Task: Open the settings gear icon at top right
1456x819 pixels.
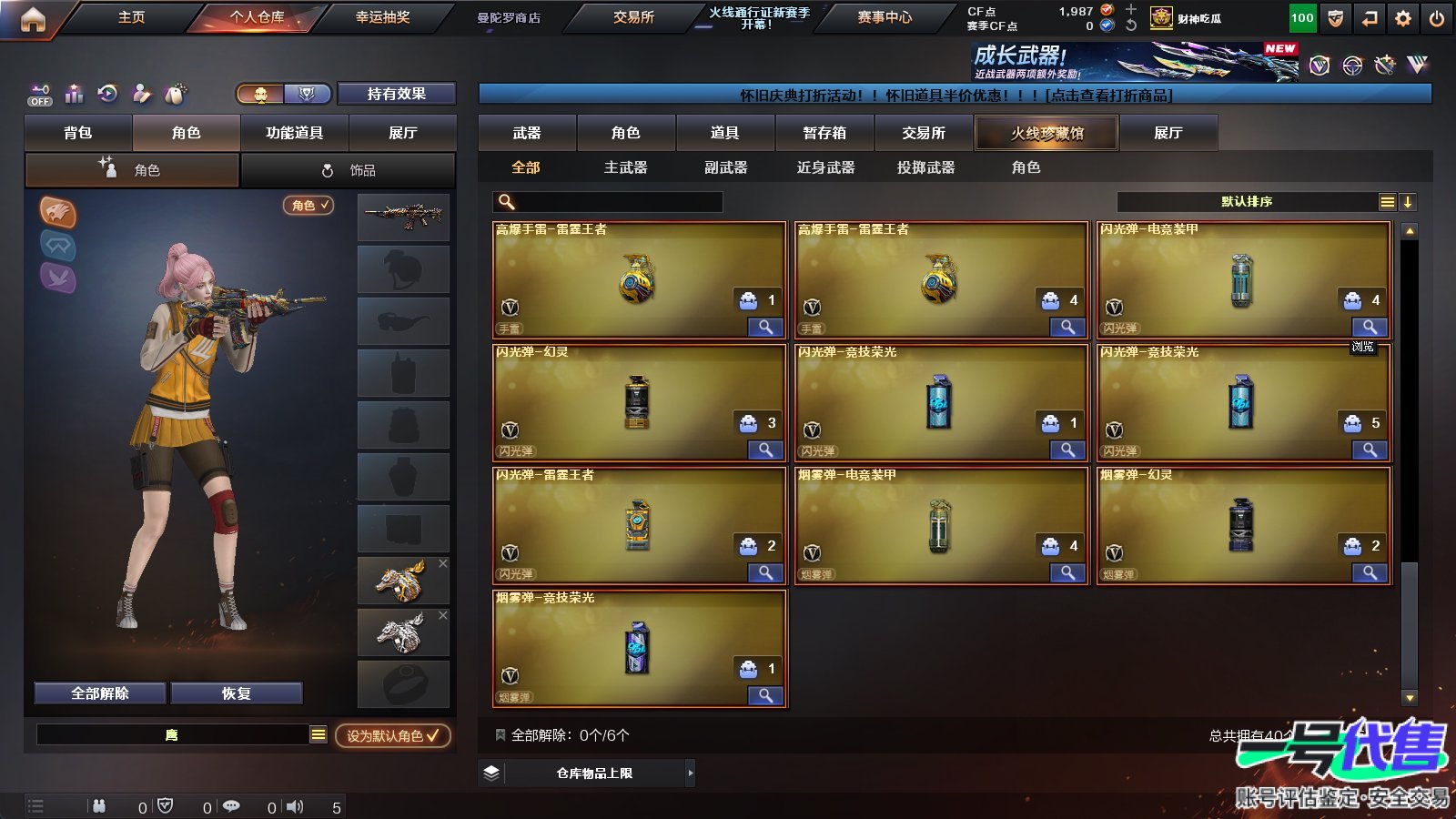Action: tap(1402, 17)
